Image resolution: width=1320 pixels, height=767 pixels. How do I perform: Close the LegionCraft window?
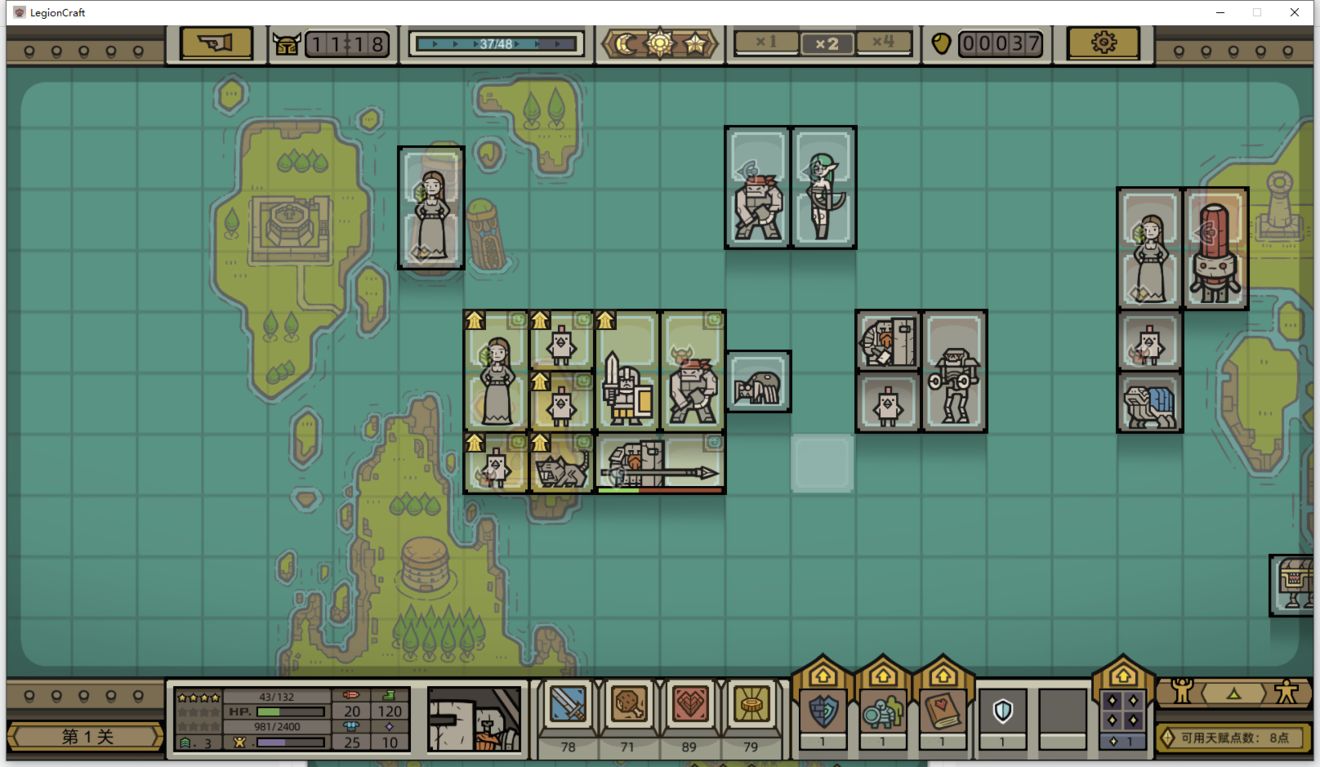(x=1294, y=12)
